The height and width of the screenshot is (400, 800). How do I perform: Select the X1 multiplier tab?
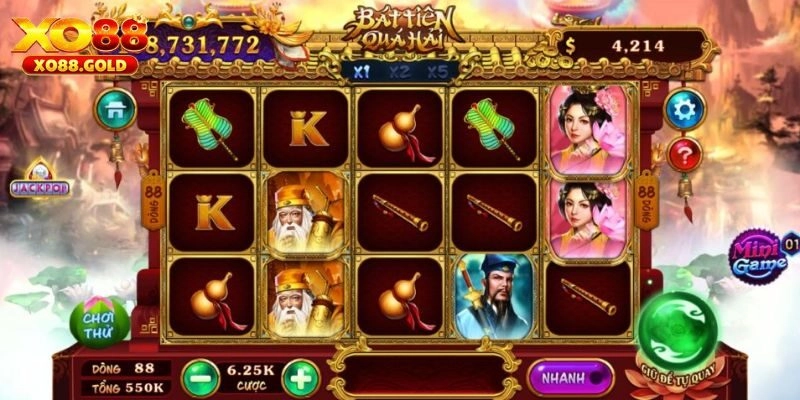[361, 72]
